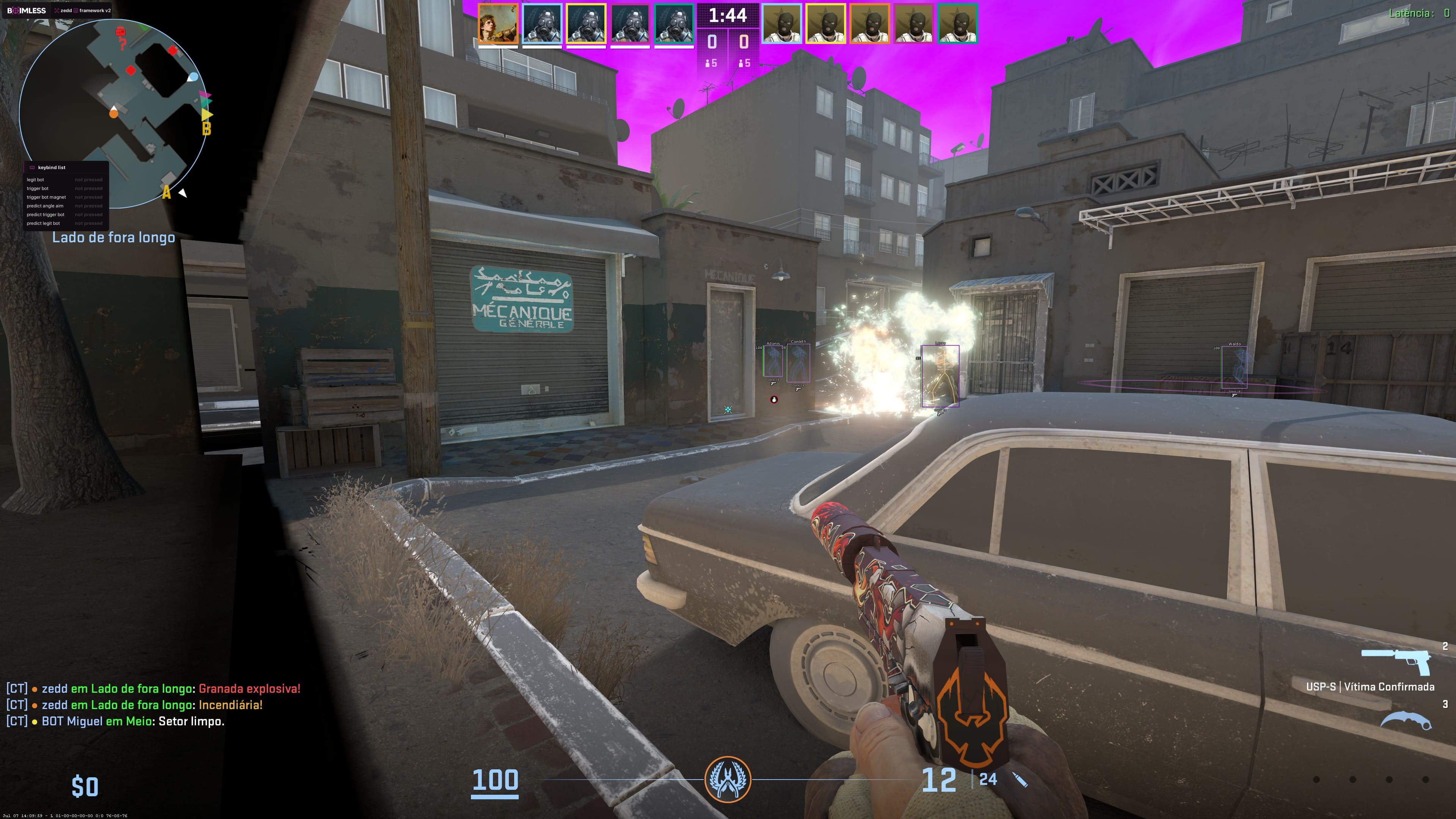The height and width of the screenshot is (819, 1456).
Task: Select the yellow-bordered gas mask avatar
Action: tap(586, 24)
